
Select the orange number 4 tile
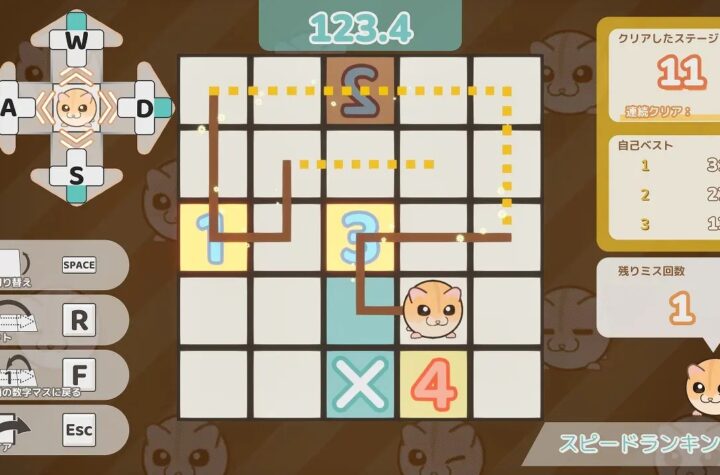coord(434,383)
